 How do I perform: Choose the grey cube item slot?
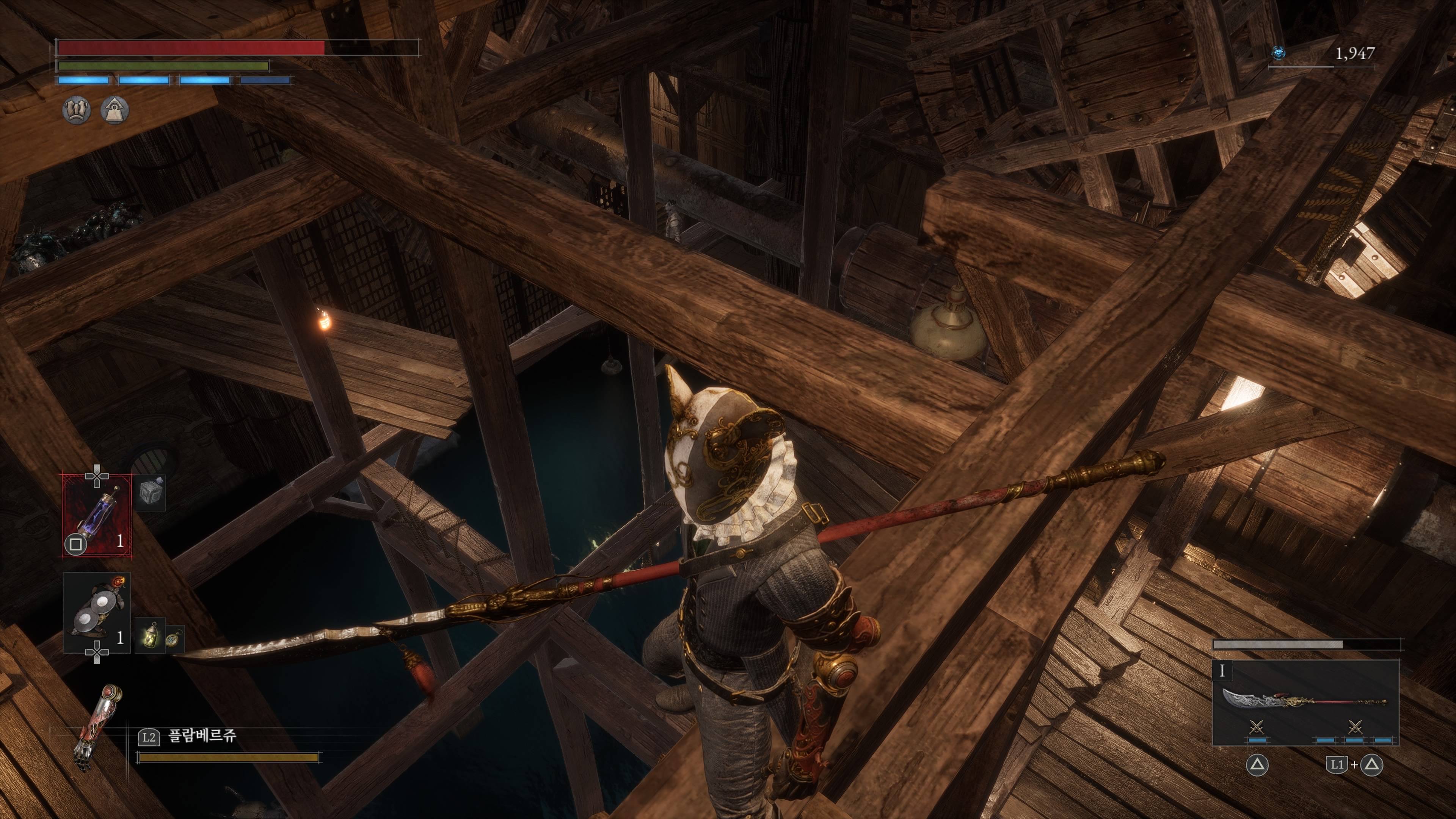(151, 493)
